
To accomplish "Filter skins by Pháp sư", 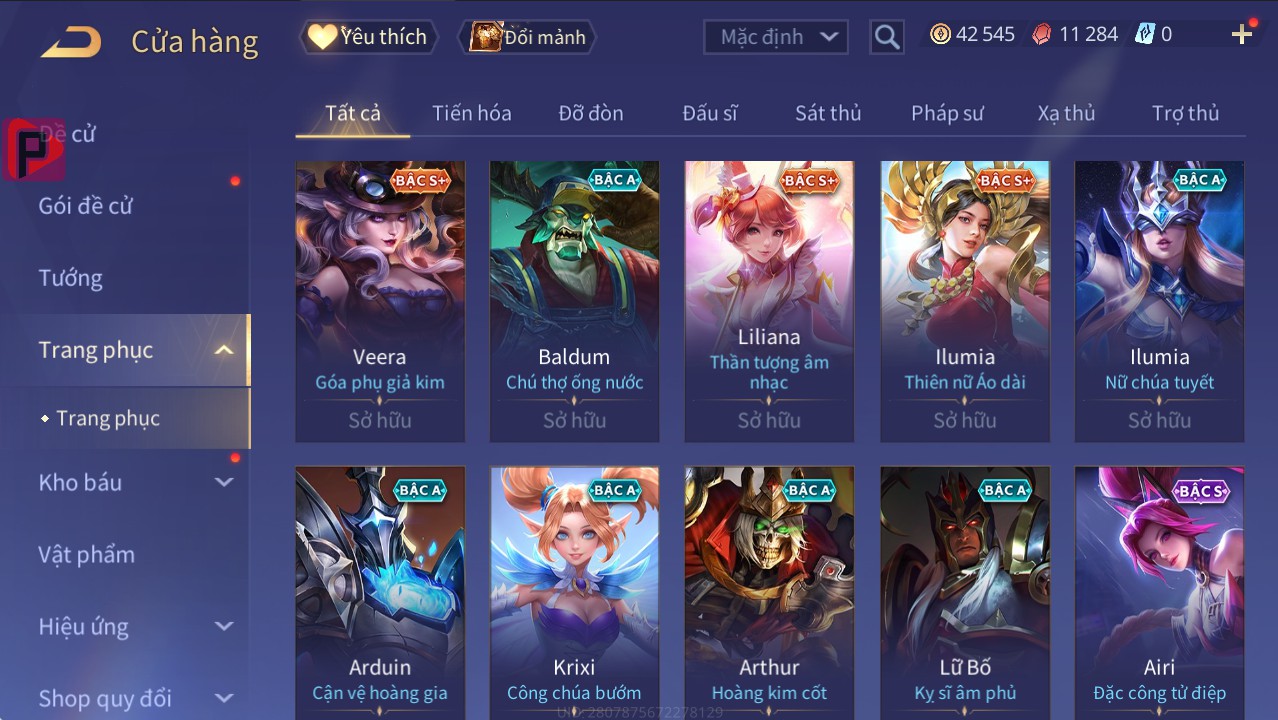I will coord(947,113).
